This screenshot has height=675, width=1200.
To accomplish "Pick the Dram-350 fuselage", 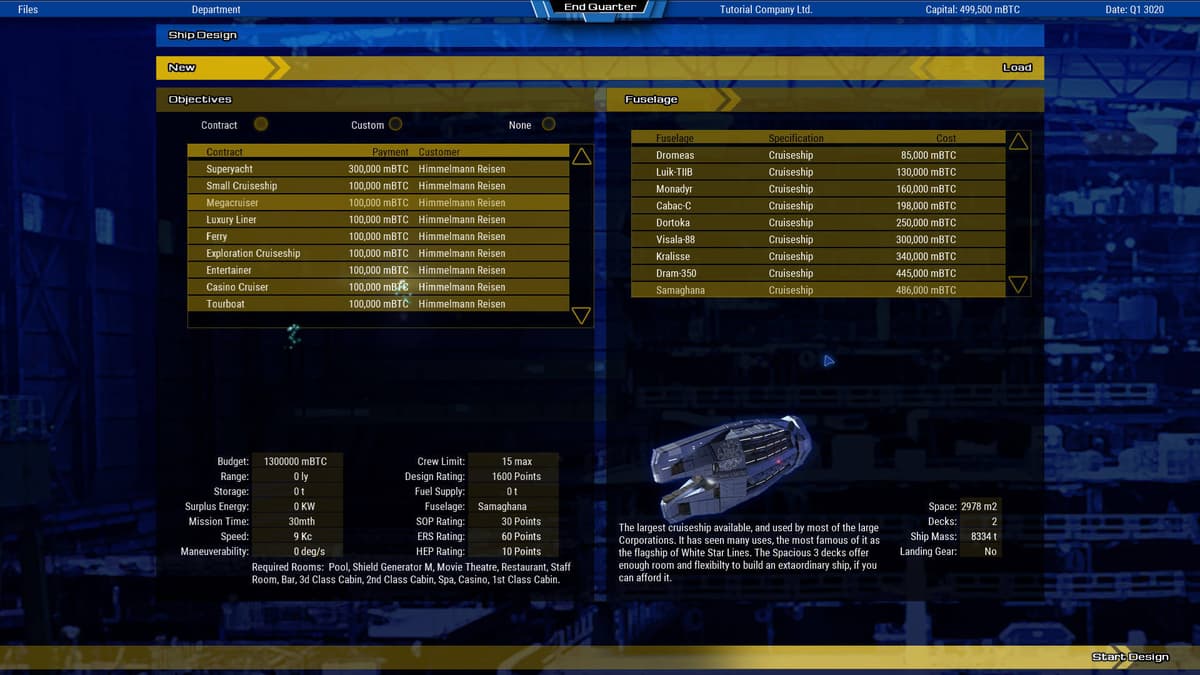I will (818, 273).
